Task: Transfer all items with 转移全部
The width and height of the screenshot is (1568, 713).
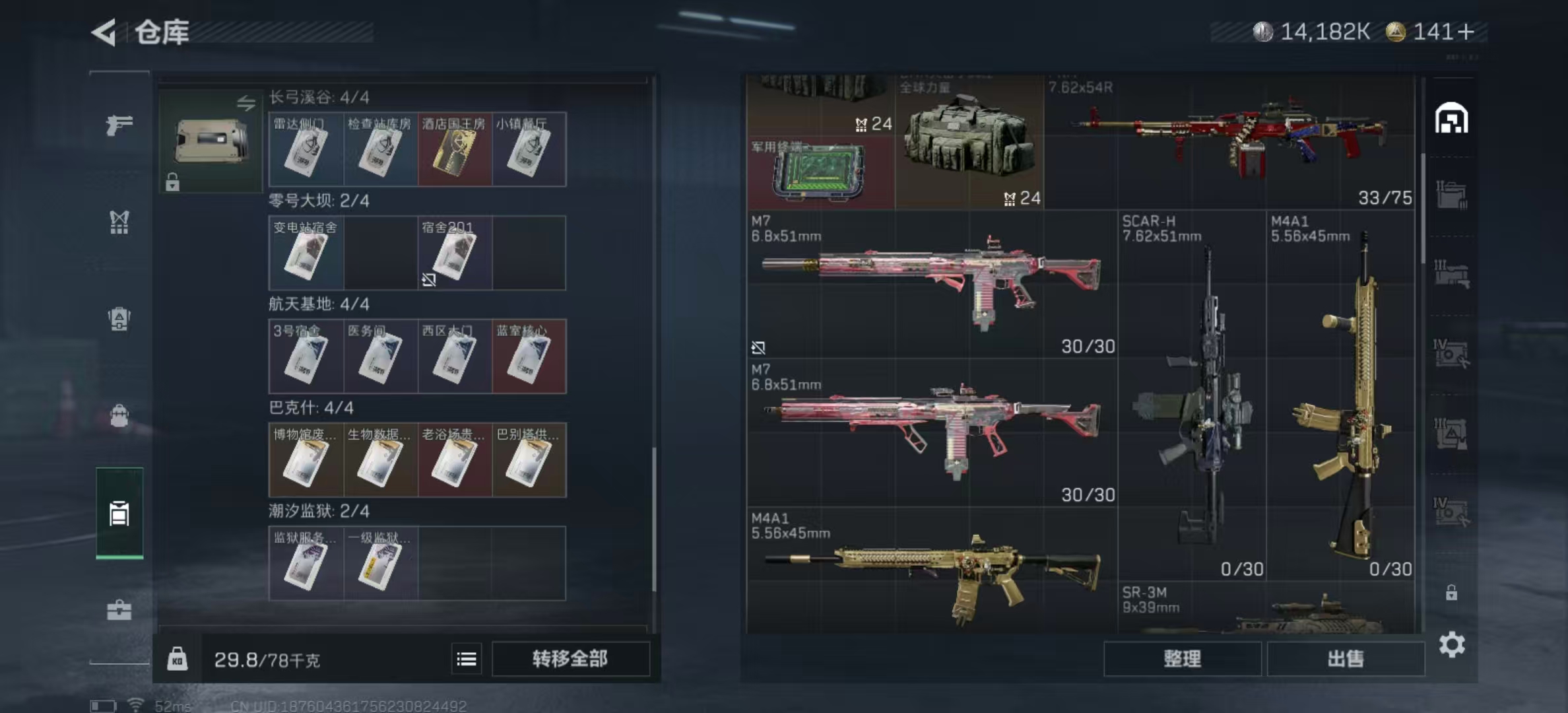Action: click(x=570, y=658)
